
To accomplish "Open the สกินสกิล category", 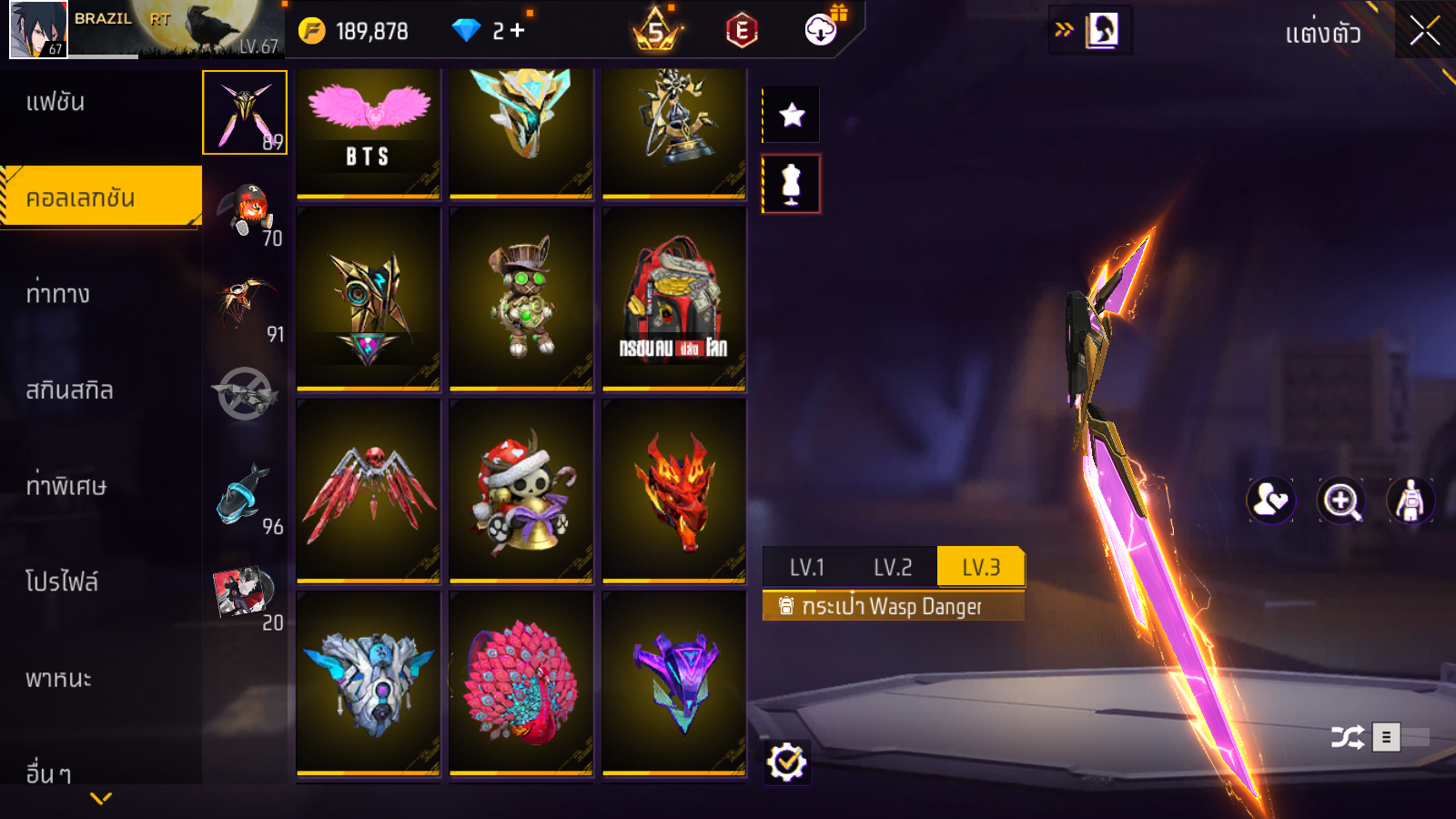I will click(69, 390).
